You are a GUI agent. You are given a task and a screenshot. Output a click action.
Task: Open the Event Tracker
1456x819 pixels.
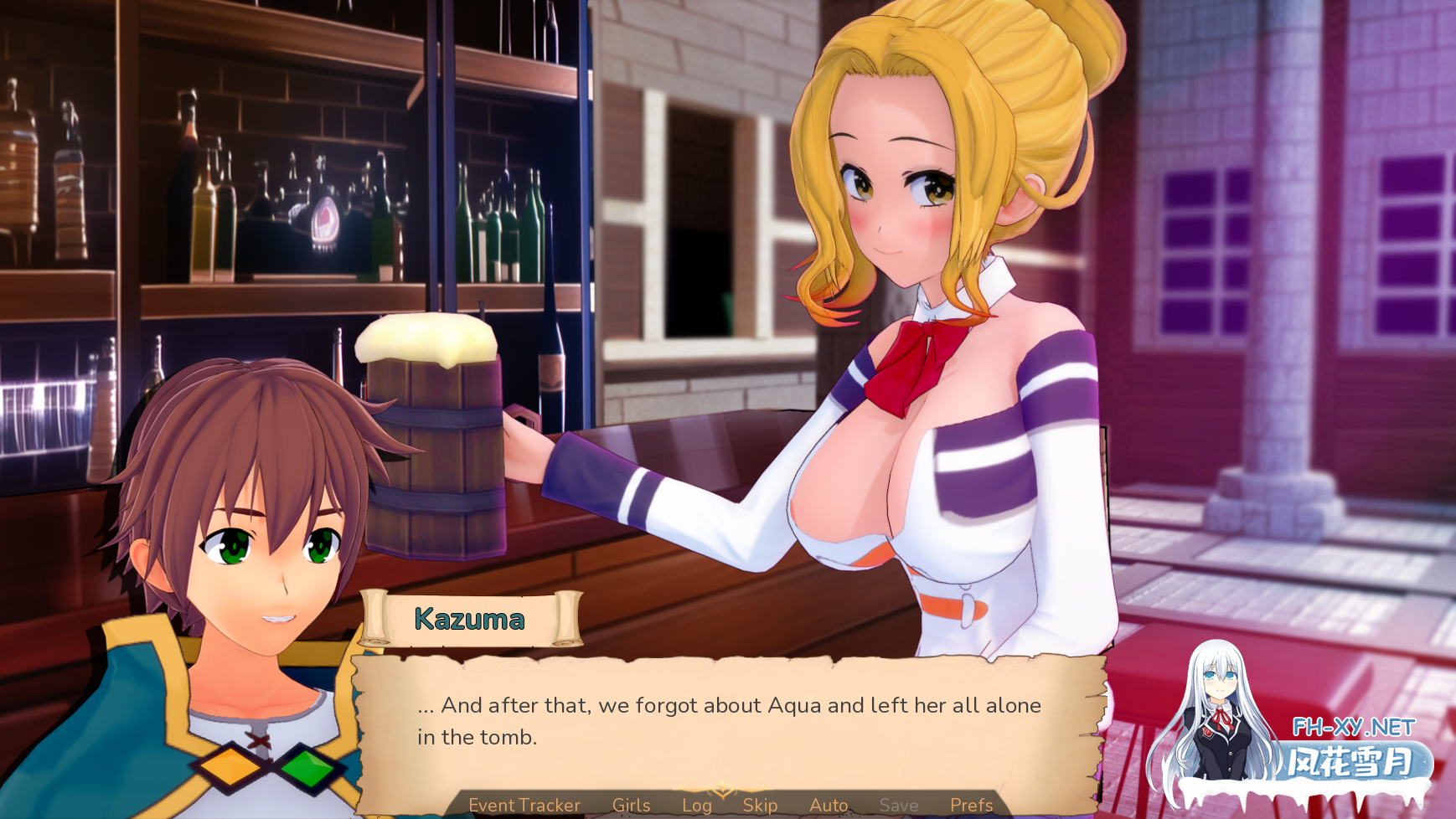pyautogui.click(x=524, y=805)
